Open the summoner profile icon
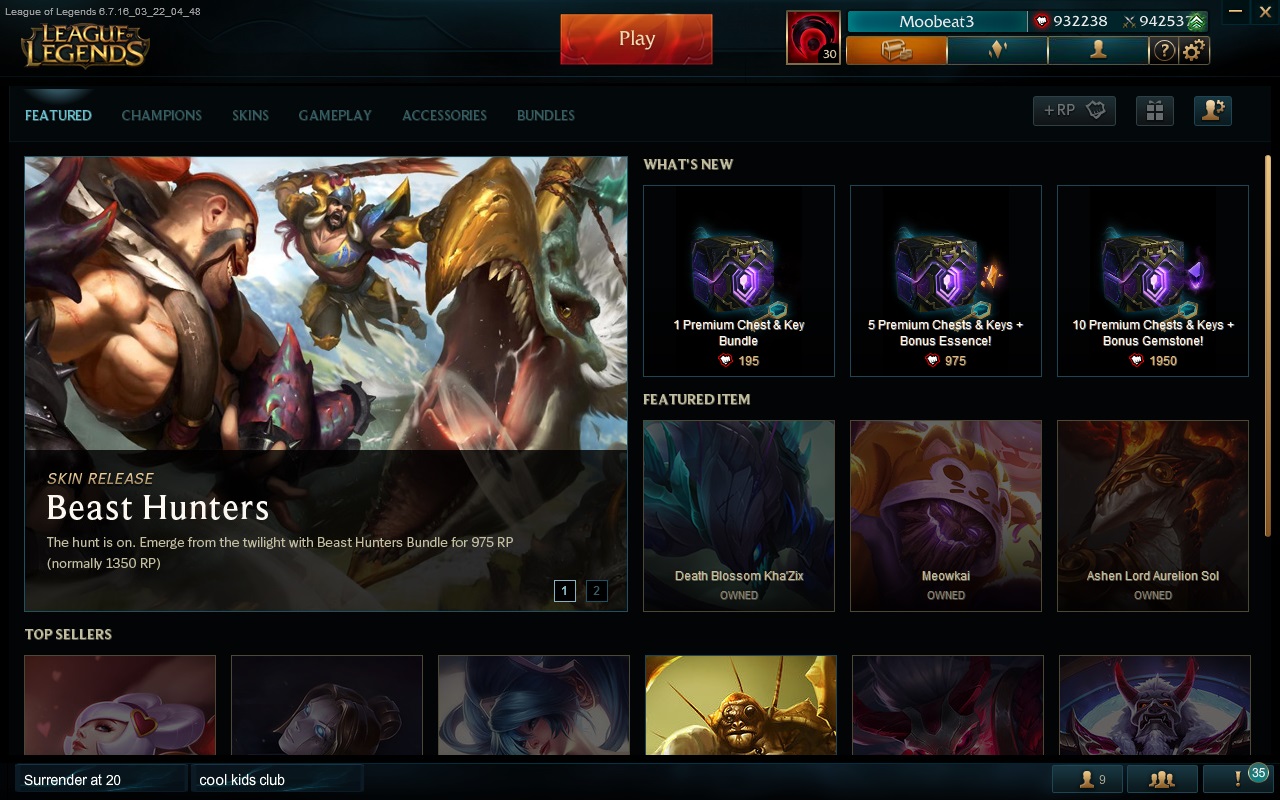The width and height of the screenshot is (1280, 800). 1098,50
